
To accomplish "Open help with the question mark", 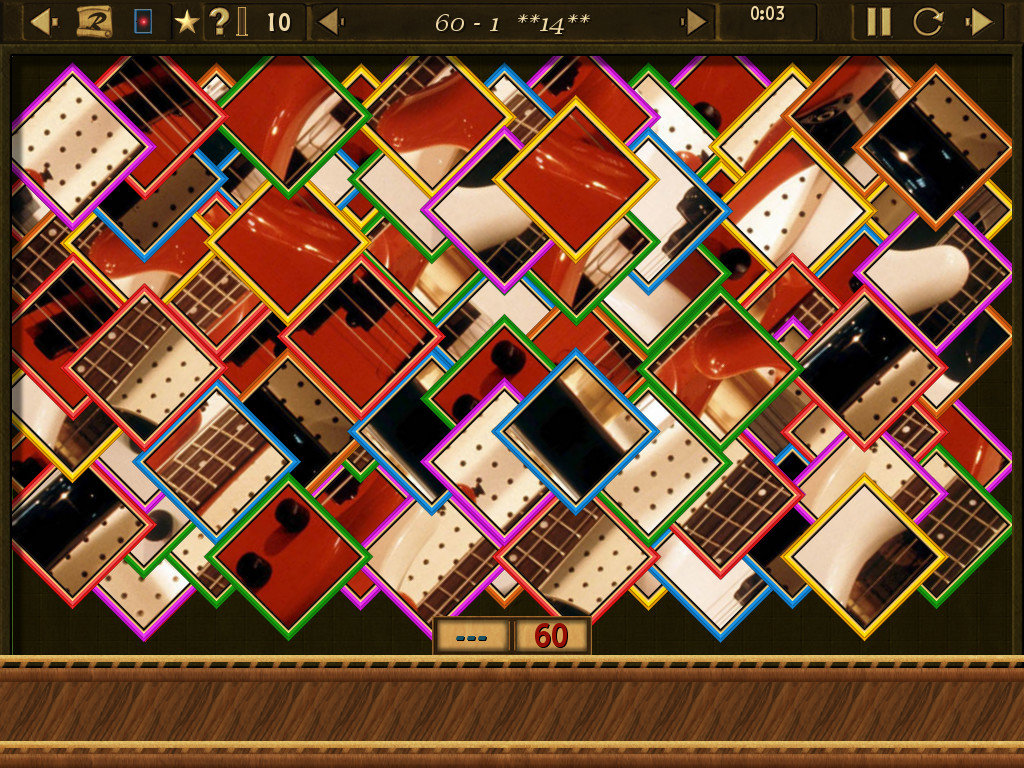I will click(219, 21).
